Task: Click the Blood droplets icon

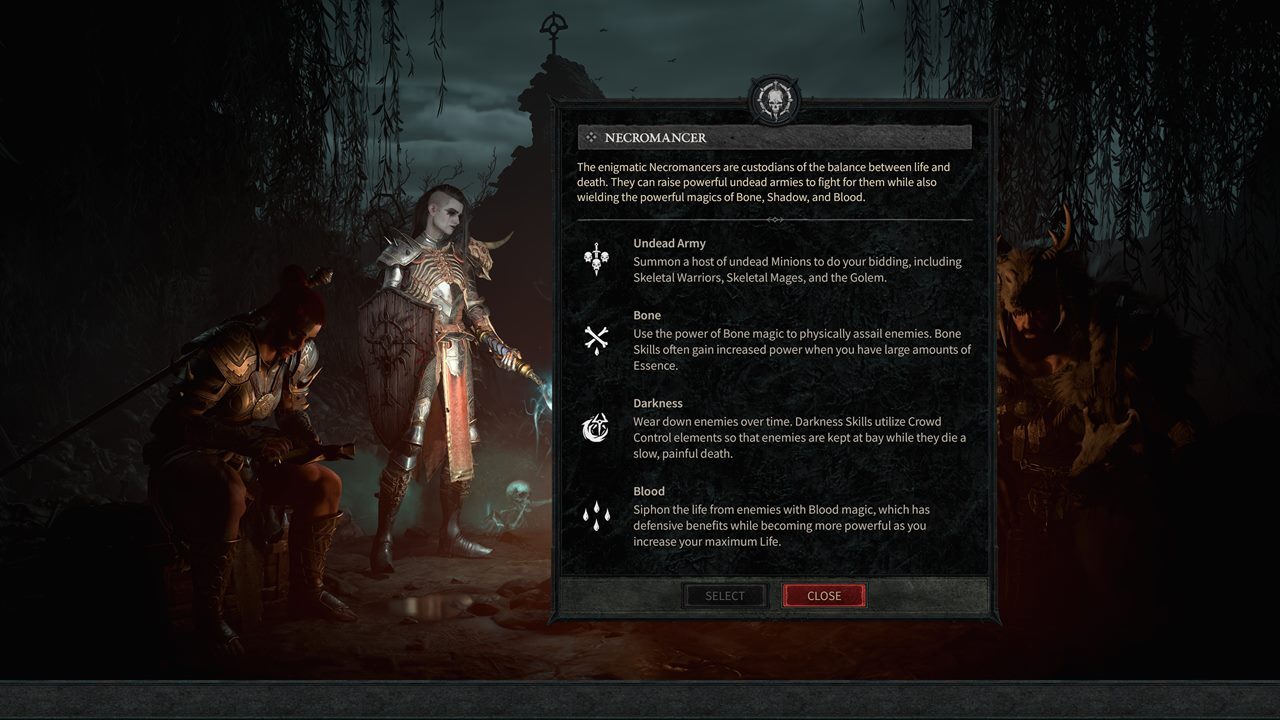Action: [x=596, y=516]
